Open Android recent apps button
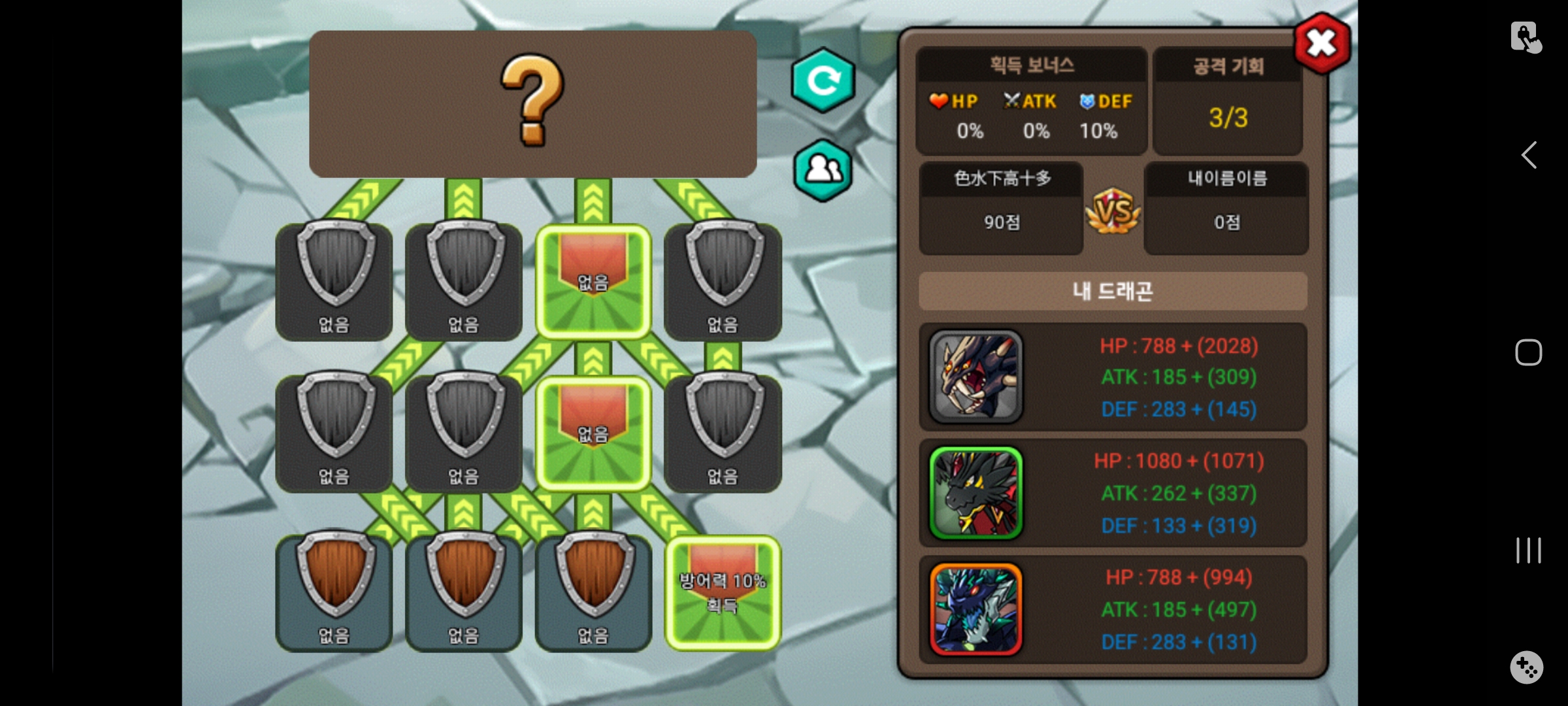 (x=1528, y=550)
